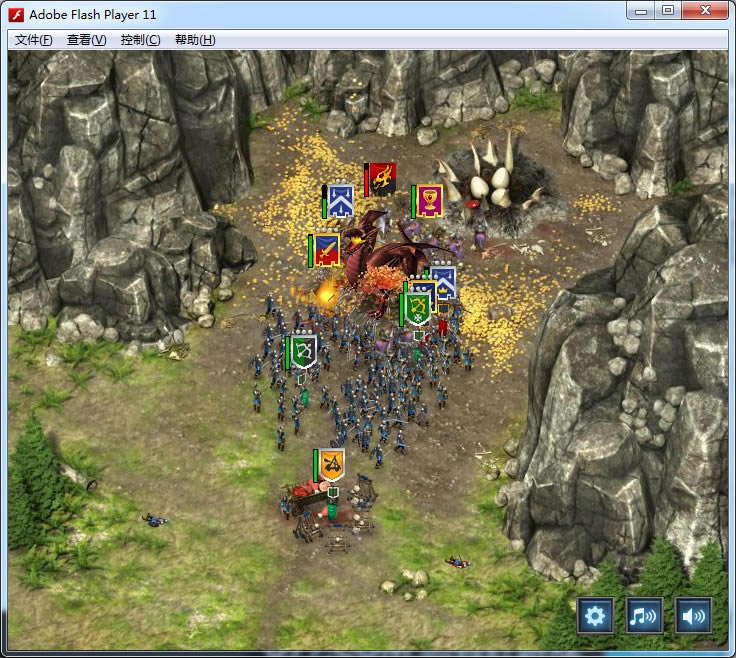Select the orange catapult shield banner
Image resolution: width=736 pixels, height=658 pixels.
pos(331,464)
